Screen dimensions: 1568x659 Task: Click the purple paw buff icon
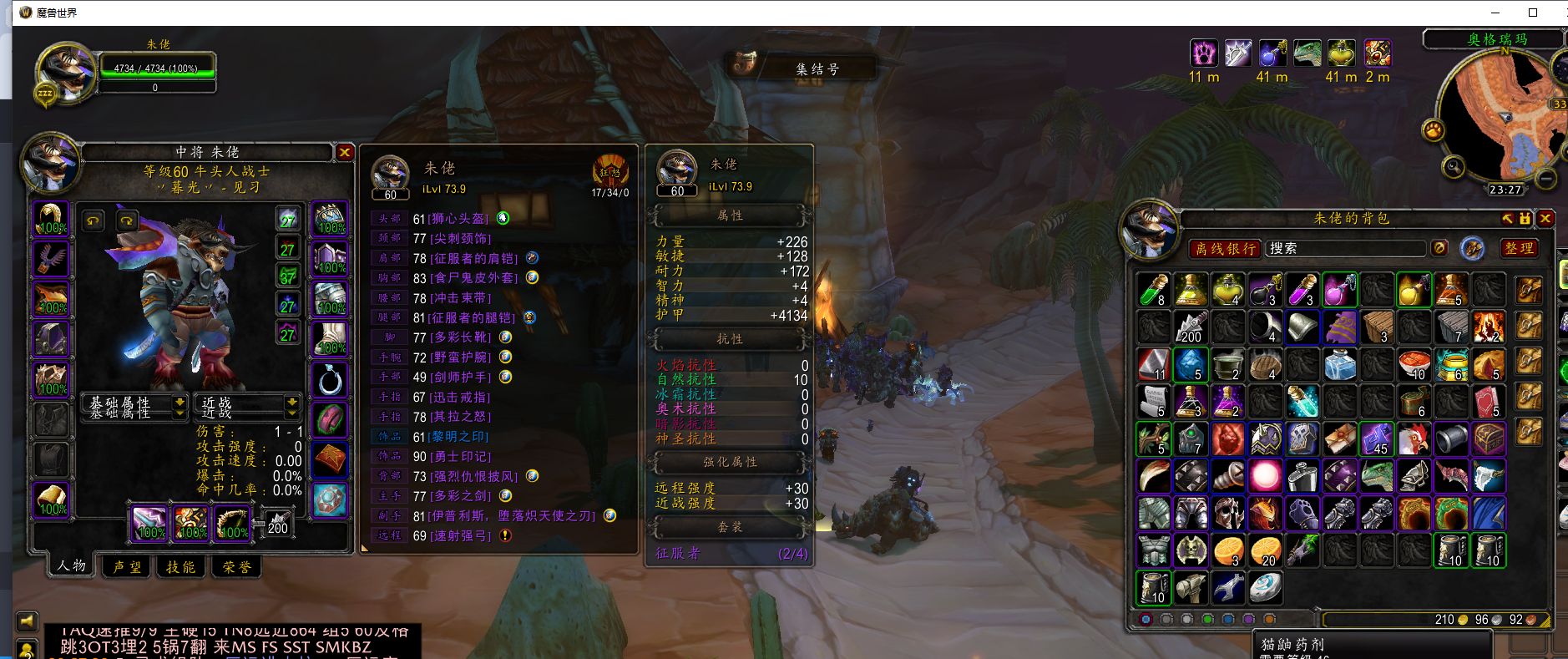click(x=1203, y=53)
